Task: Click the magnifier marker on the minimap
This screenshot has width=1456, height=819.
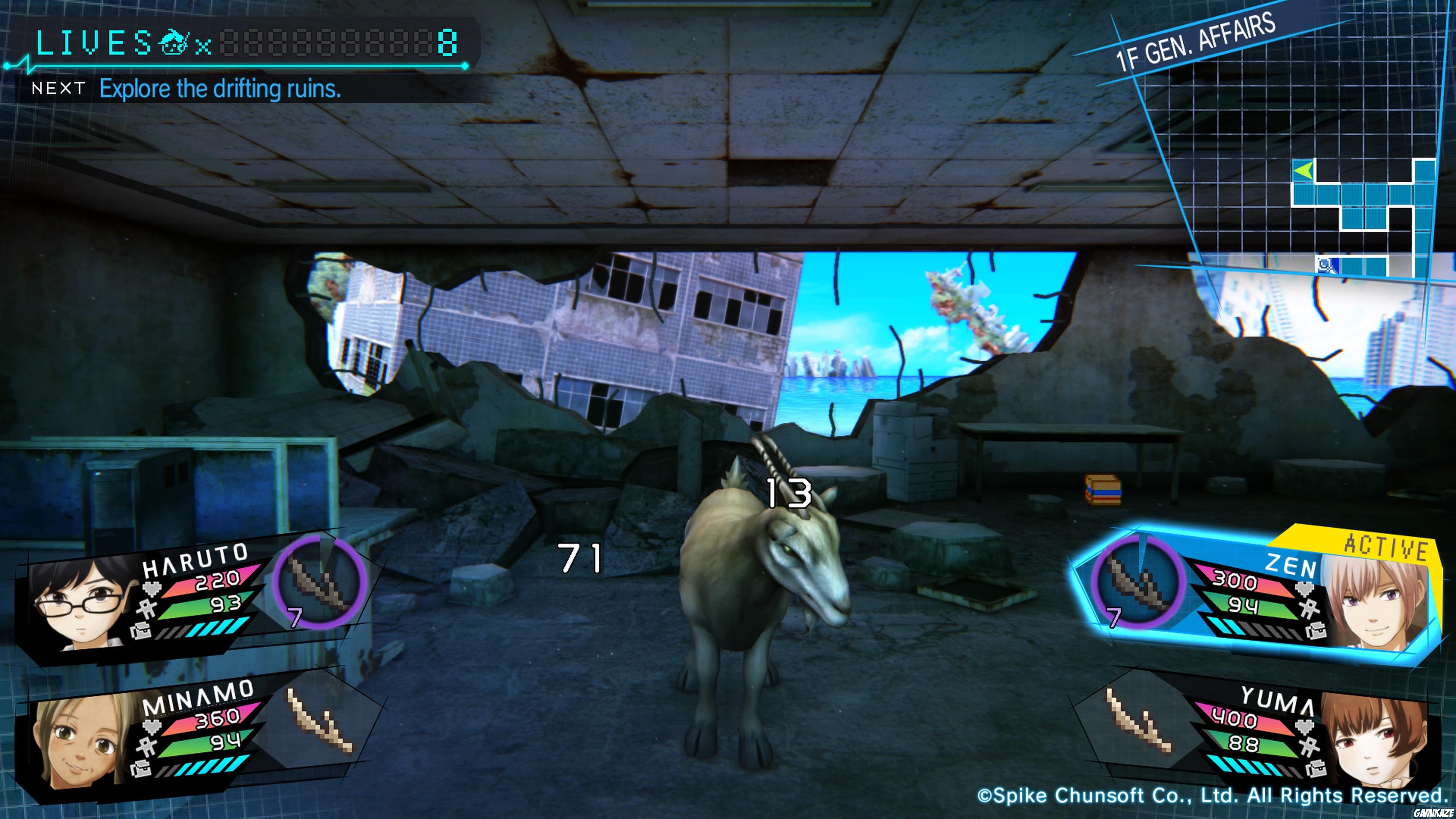Action: click(x=1327, y=265)
